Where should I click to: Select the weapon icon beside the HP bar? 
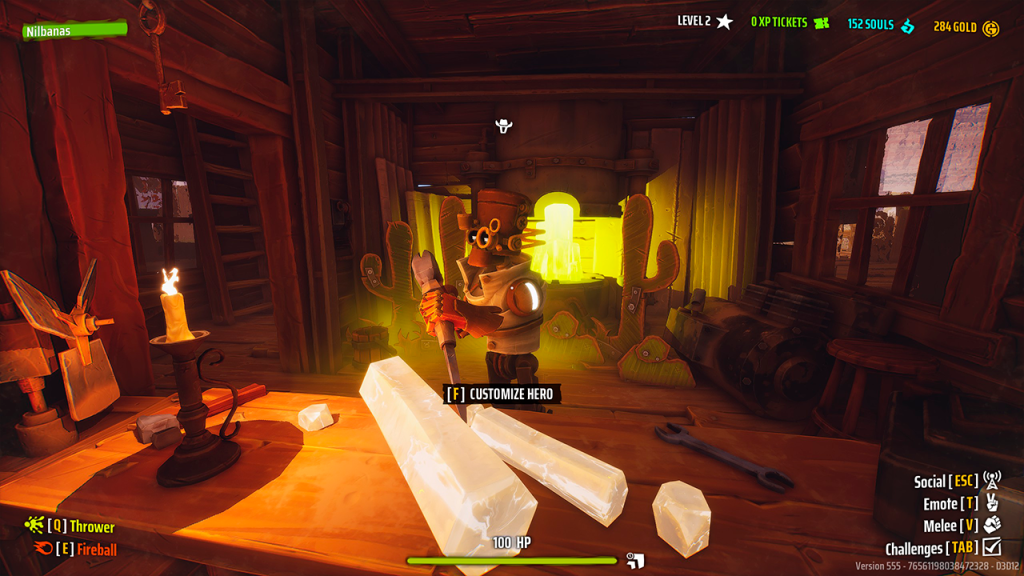click(634, 560)
